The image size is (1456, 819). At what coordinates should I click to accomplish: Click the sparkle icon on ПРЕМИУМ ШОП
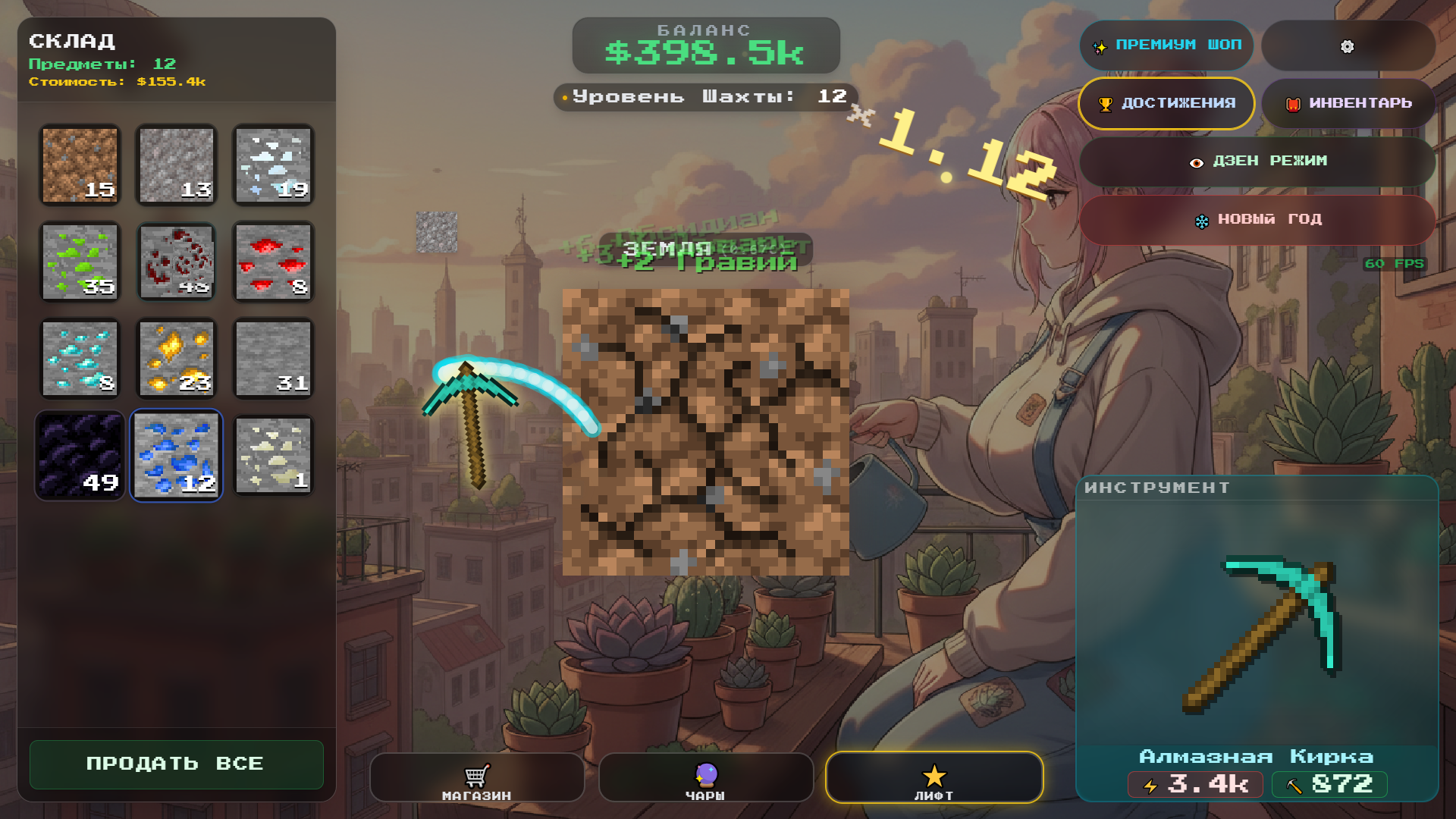[1099, 45]
